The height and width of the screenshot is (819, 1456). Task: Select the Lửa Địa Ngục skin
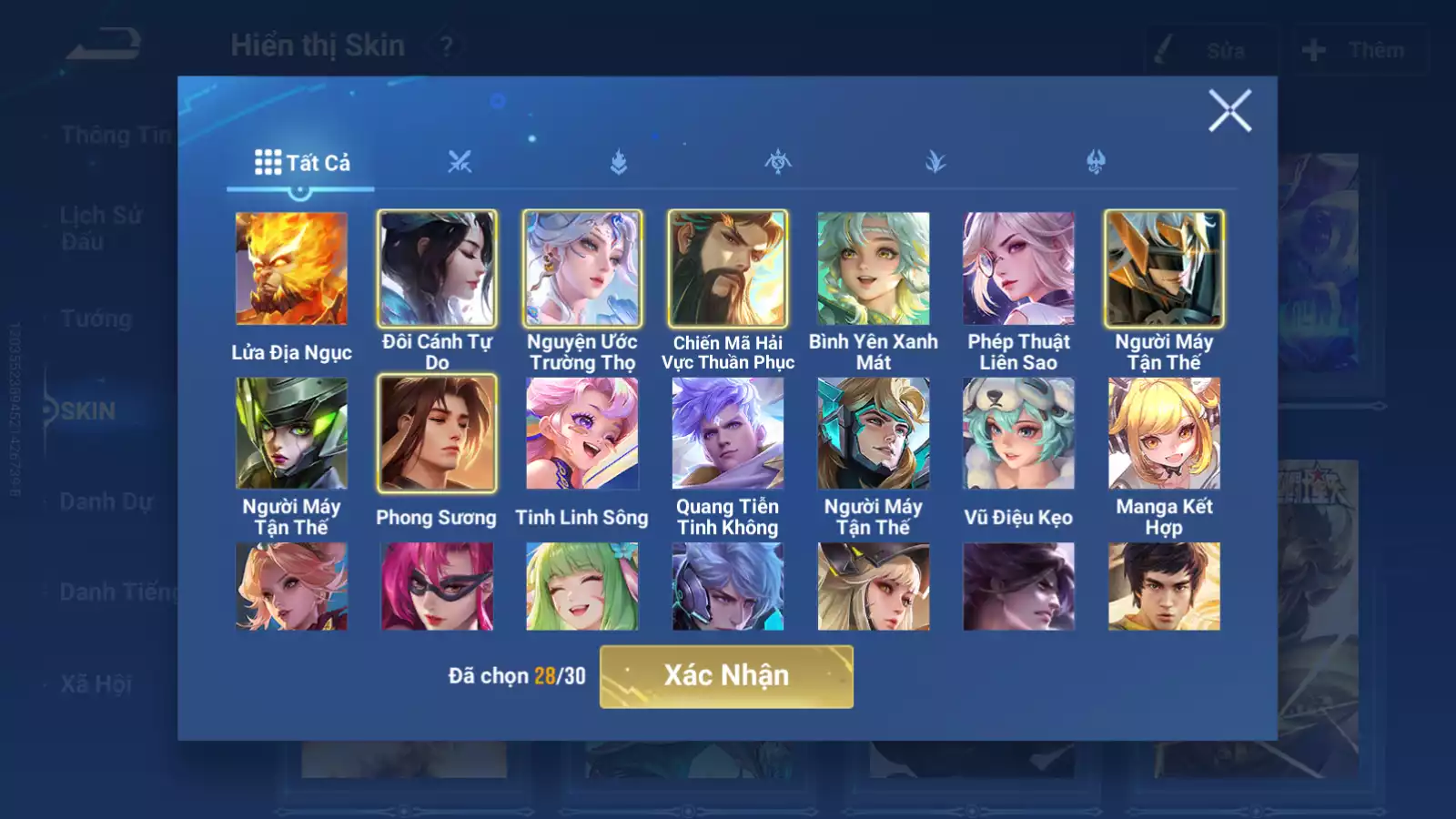291,268
